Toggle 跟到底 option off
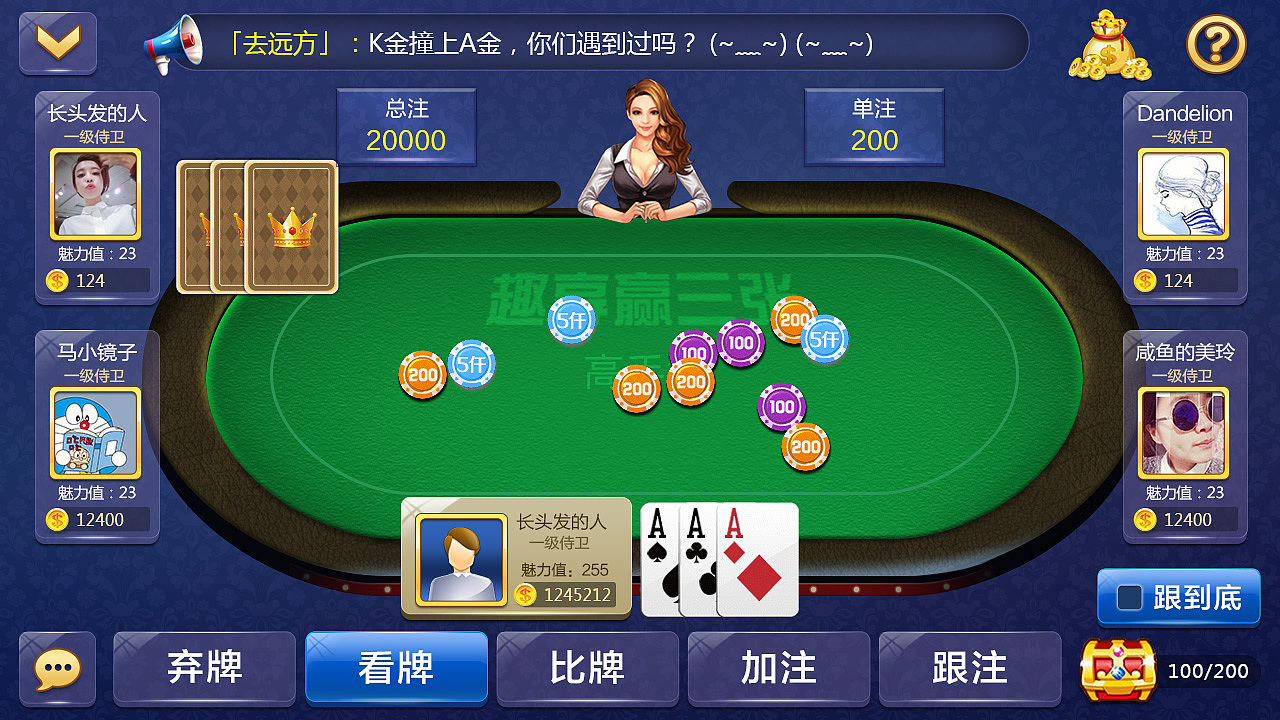 (x=1178, y=596)
